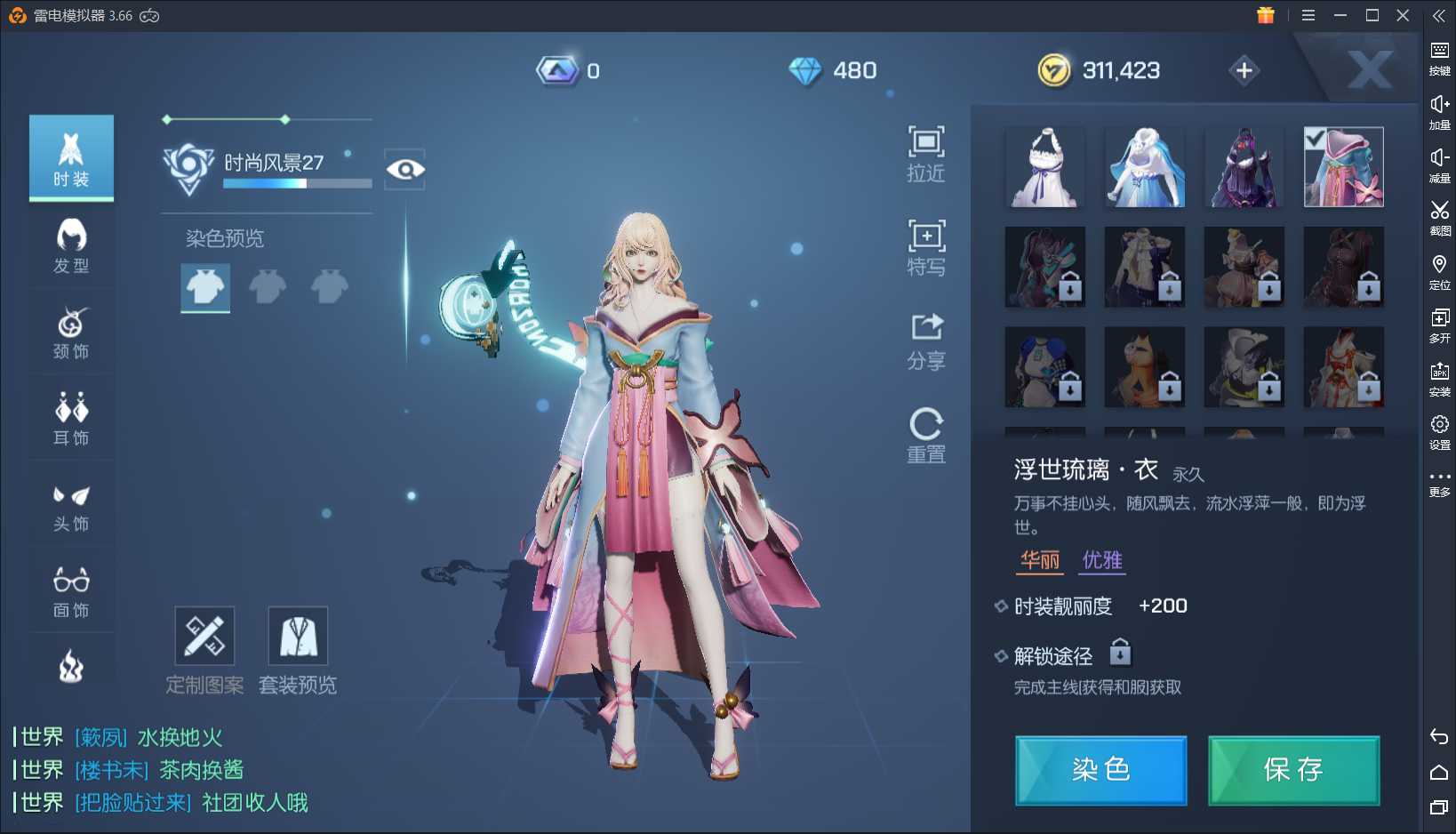Open the 定制图案 custom pattern tool

click(204, 650)
